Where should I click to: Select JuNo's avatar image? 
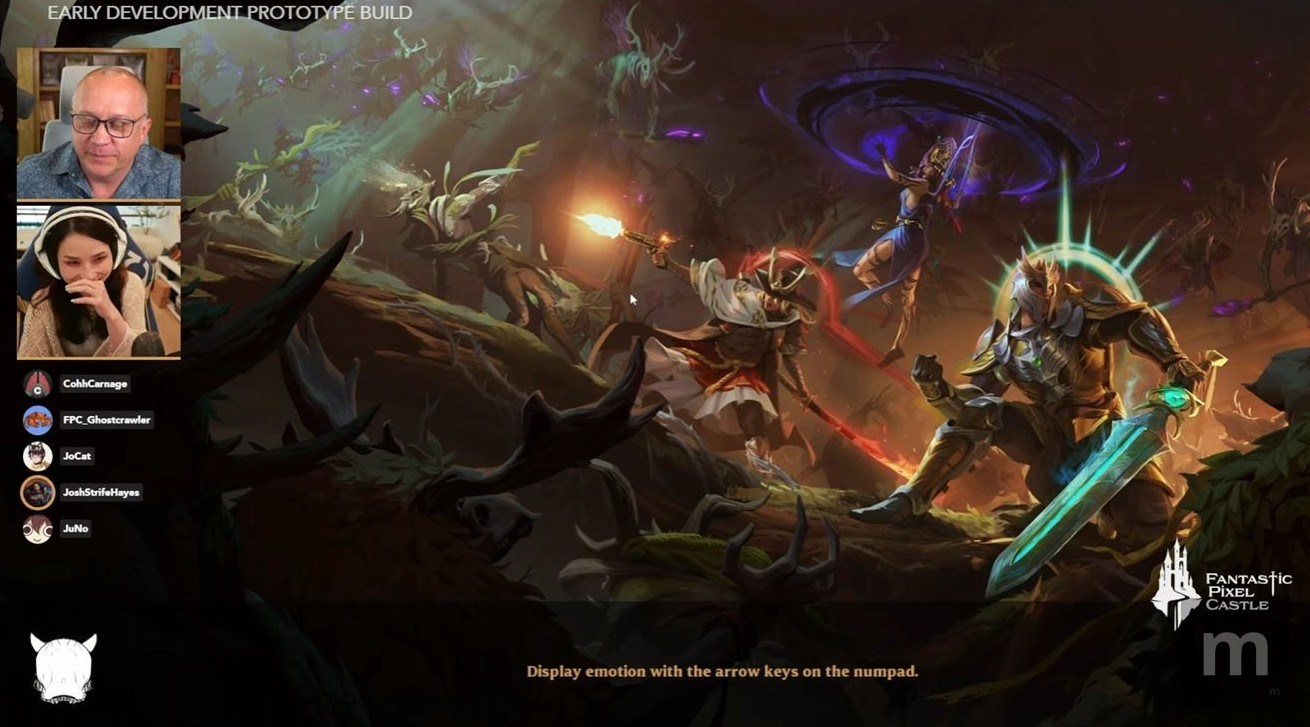click(x=36, y=529)
